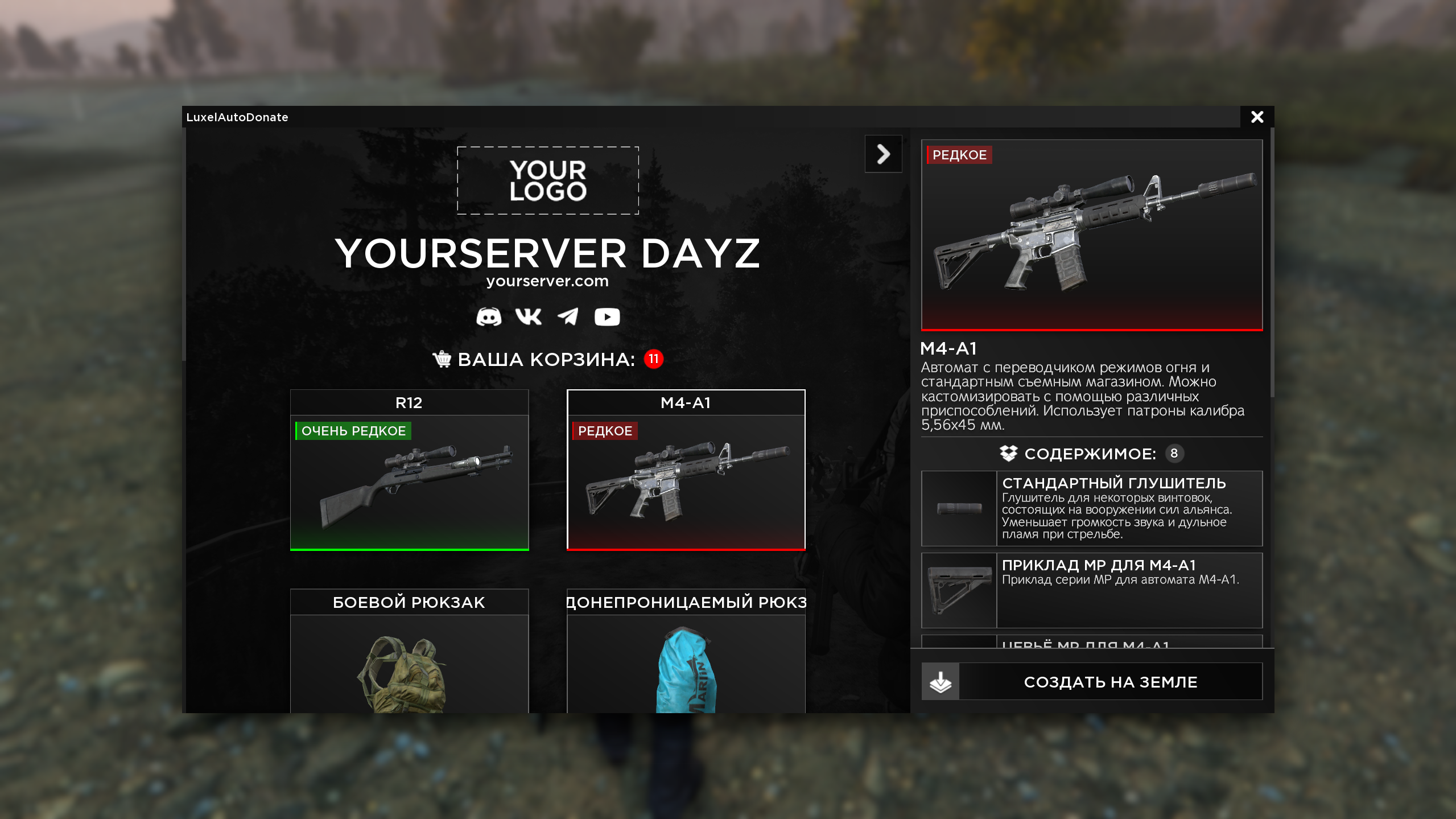The height and width of the screenshot is (819, 1456).
Task: Click the red cart counter badge showing 11
Action: (653, 359)
